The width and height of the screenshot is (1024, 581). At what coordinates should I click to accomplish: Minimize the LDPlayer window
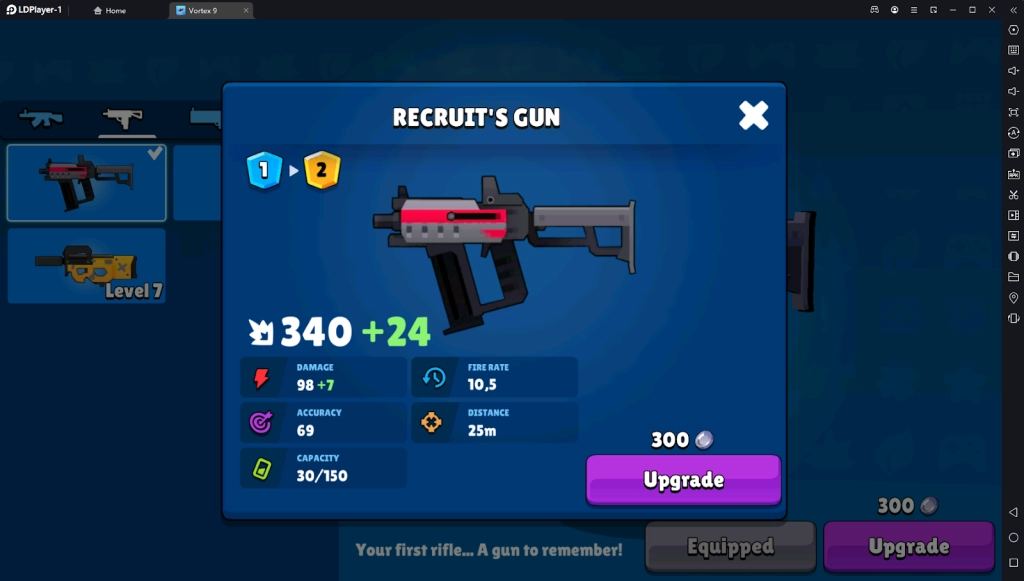coord(952,10)
